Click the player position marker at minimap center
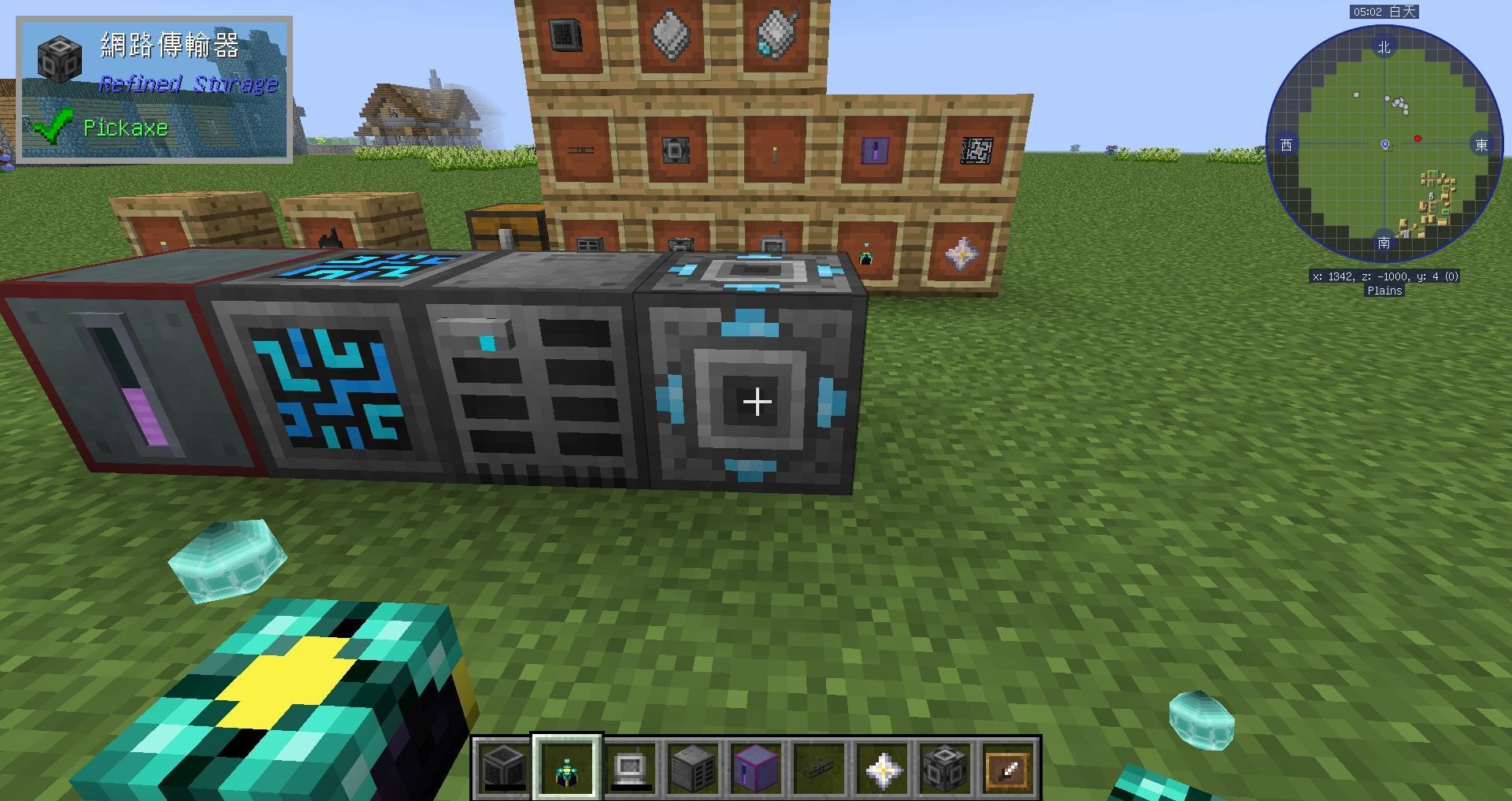The width and height of the screenshot is (1512, 801). coord(1384,143)
